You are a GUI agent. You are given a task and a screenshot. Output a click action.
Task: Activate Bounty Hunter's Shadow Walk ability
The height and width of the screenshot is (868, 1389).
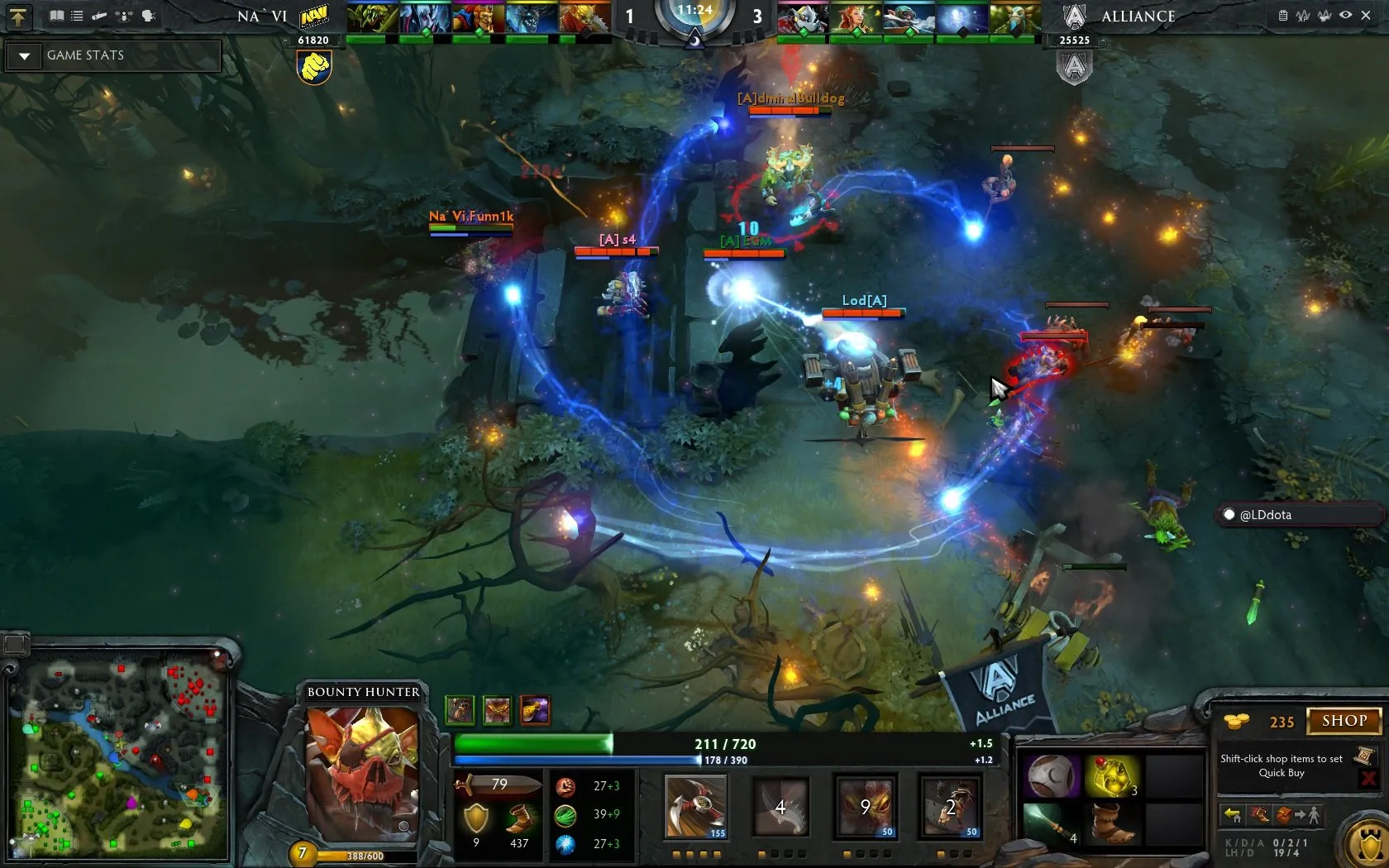pos(865,806)
